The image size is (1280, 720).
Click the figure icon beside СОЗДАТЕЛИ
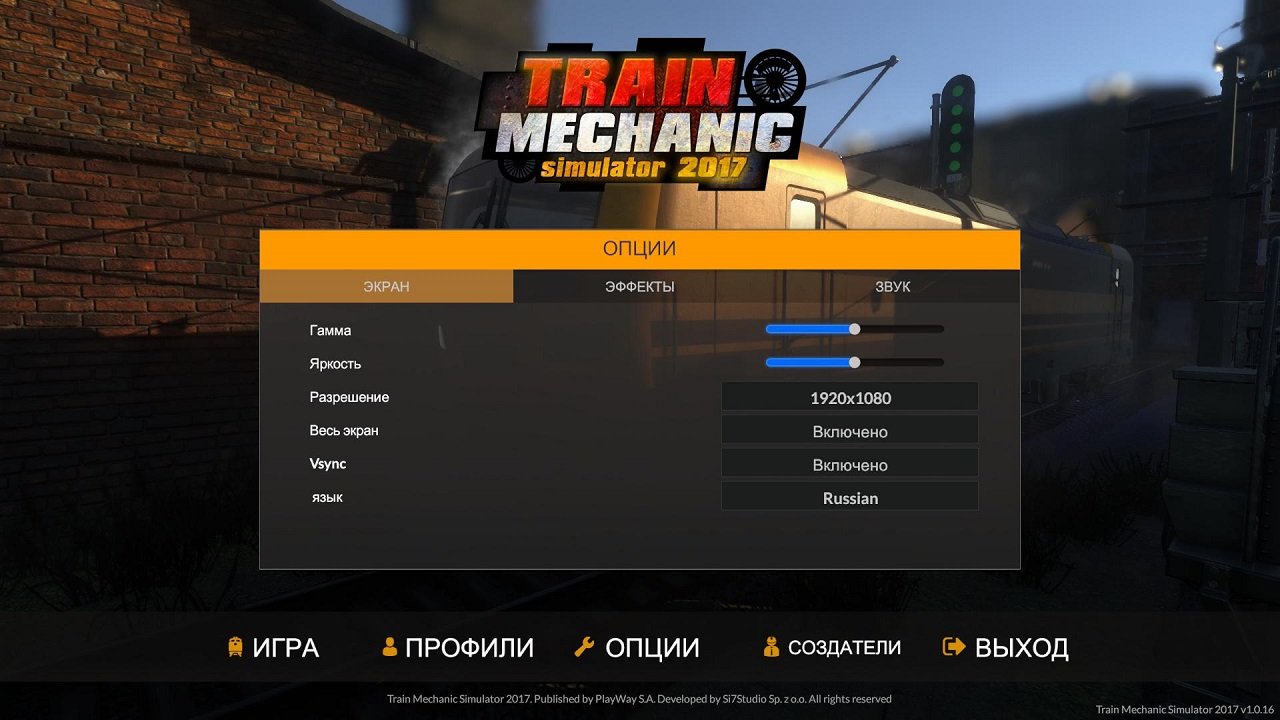pos(770,647)
